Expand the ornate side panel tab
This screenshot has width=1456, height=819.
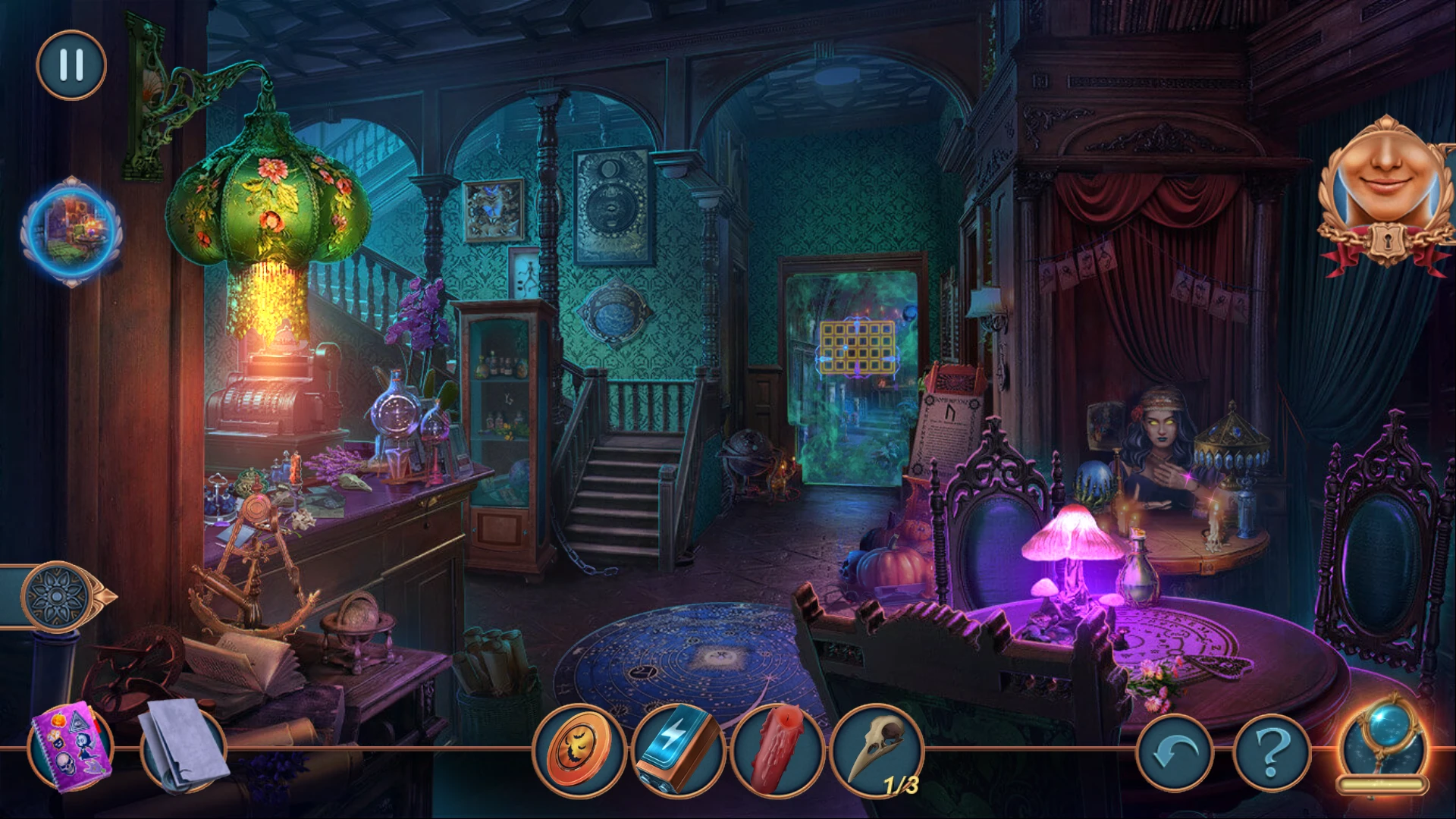(x=59, y=596)
